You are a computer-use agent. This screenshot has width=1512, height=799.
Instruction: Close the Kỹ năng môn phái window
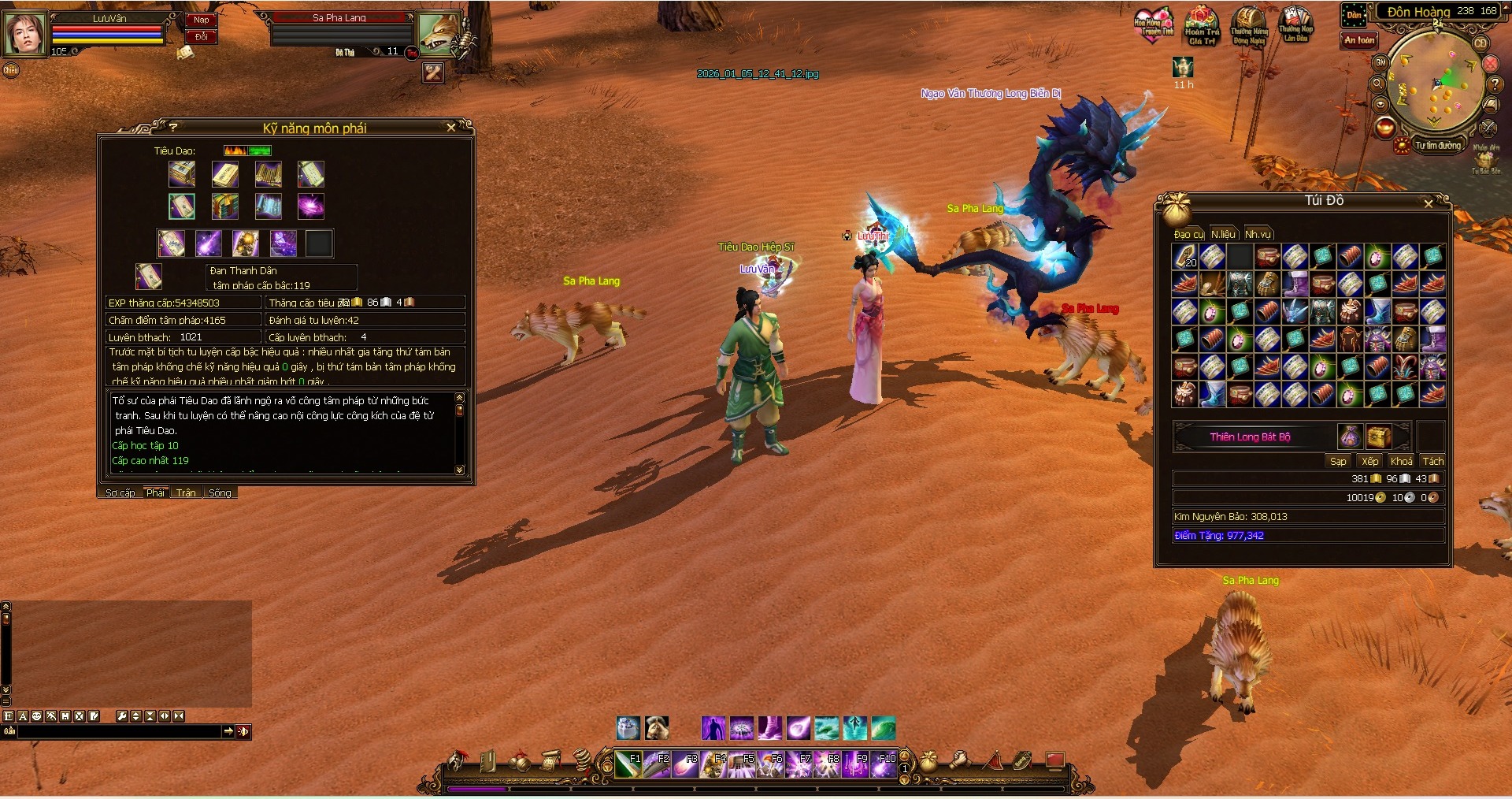(451, 128)
